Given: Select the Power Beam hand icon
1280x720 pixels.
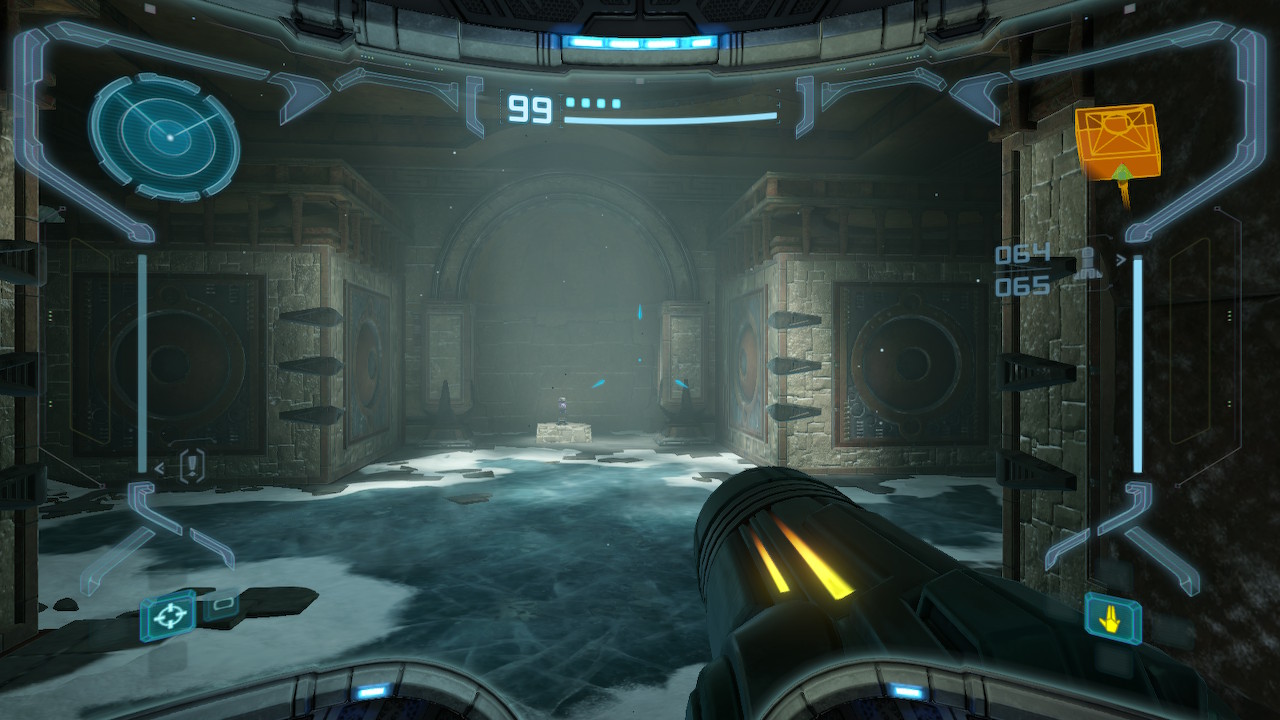Looking at the screenshot, I should point(1112,619).
